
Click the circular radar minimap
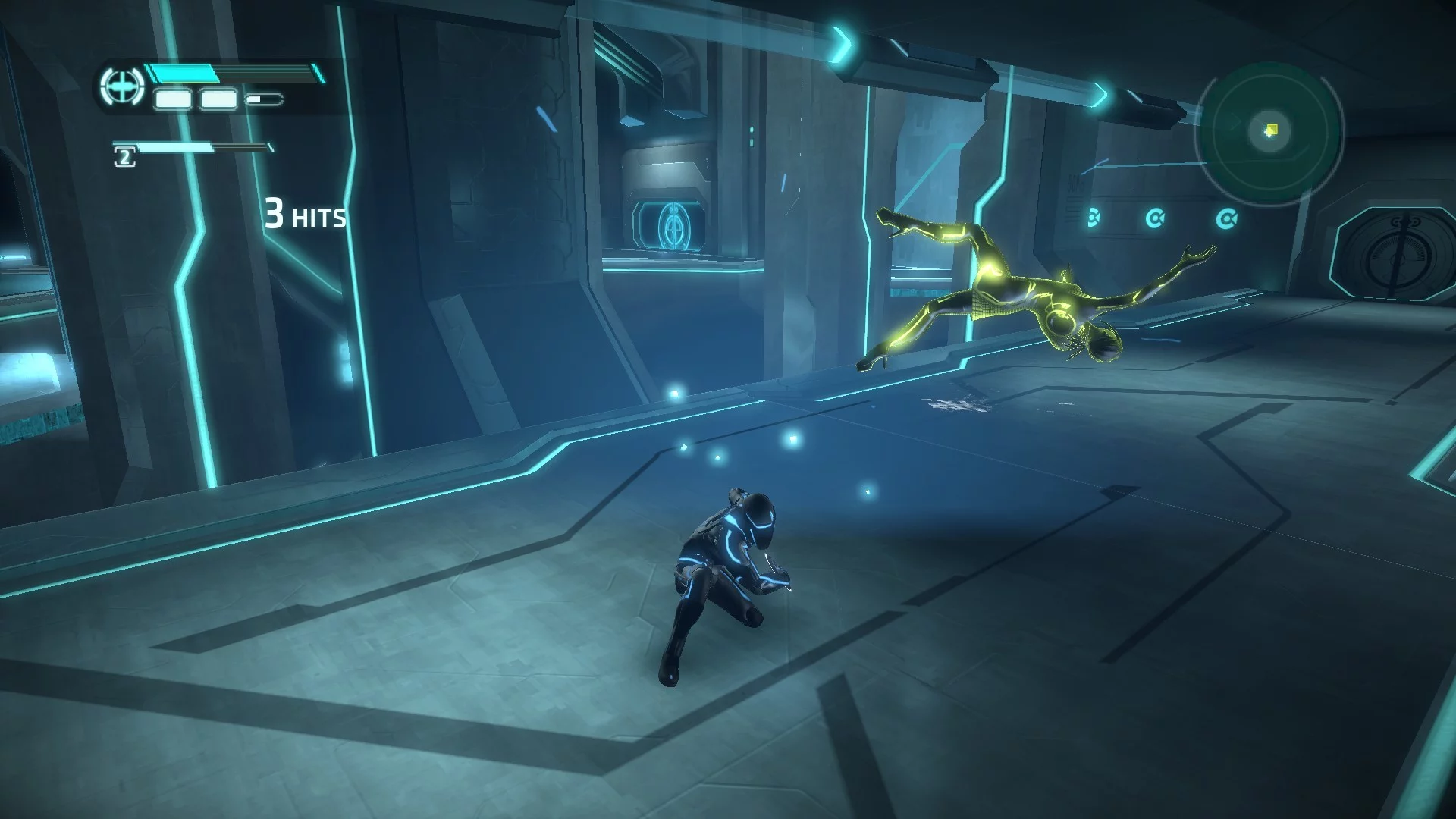click(1269, 133)
